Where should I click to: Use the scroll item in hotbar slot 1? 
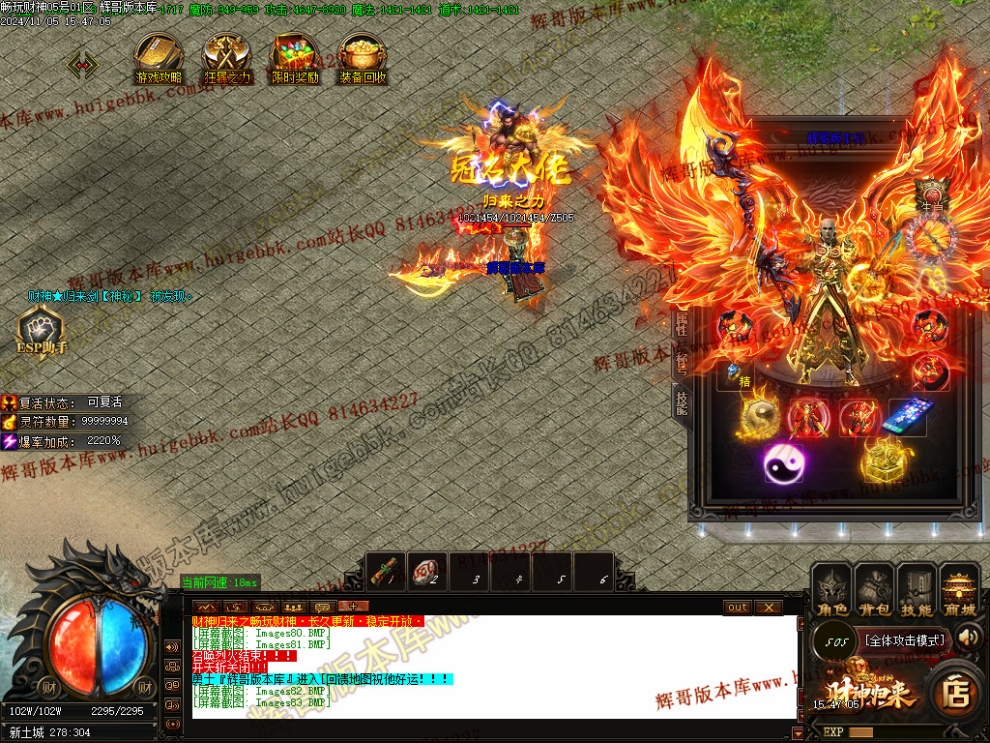pos(387,572)
